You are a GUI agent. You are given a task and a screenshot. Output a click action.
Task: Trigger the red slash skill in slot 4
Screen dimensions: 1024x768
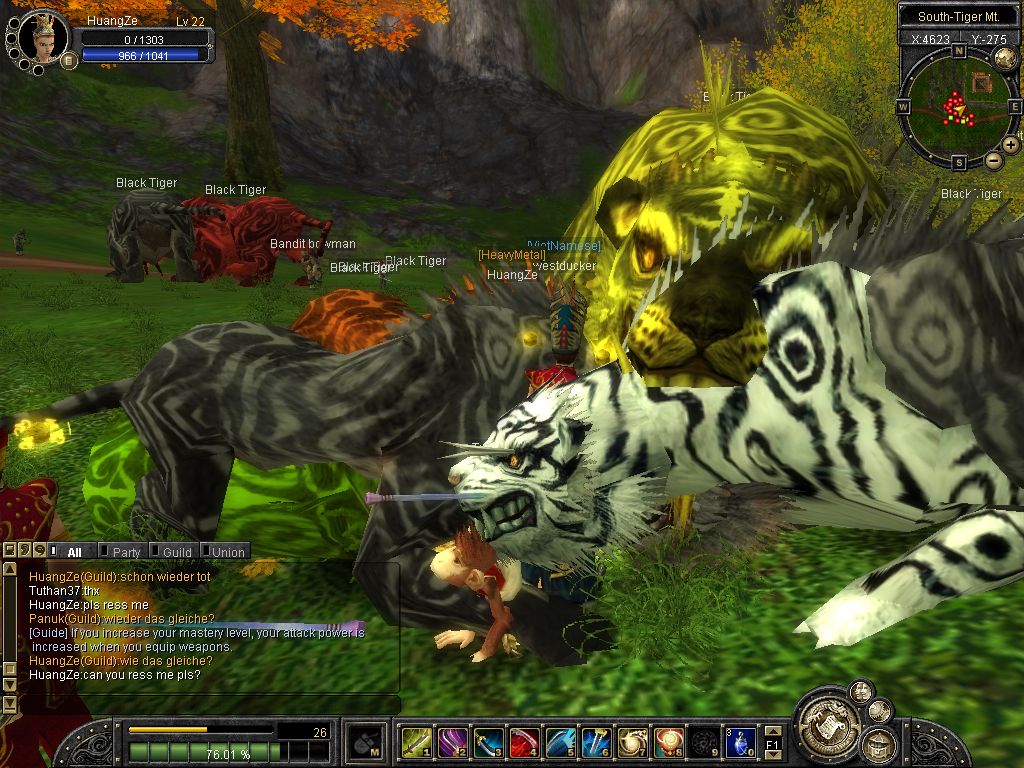coord(524,742)
